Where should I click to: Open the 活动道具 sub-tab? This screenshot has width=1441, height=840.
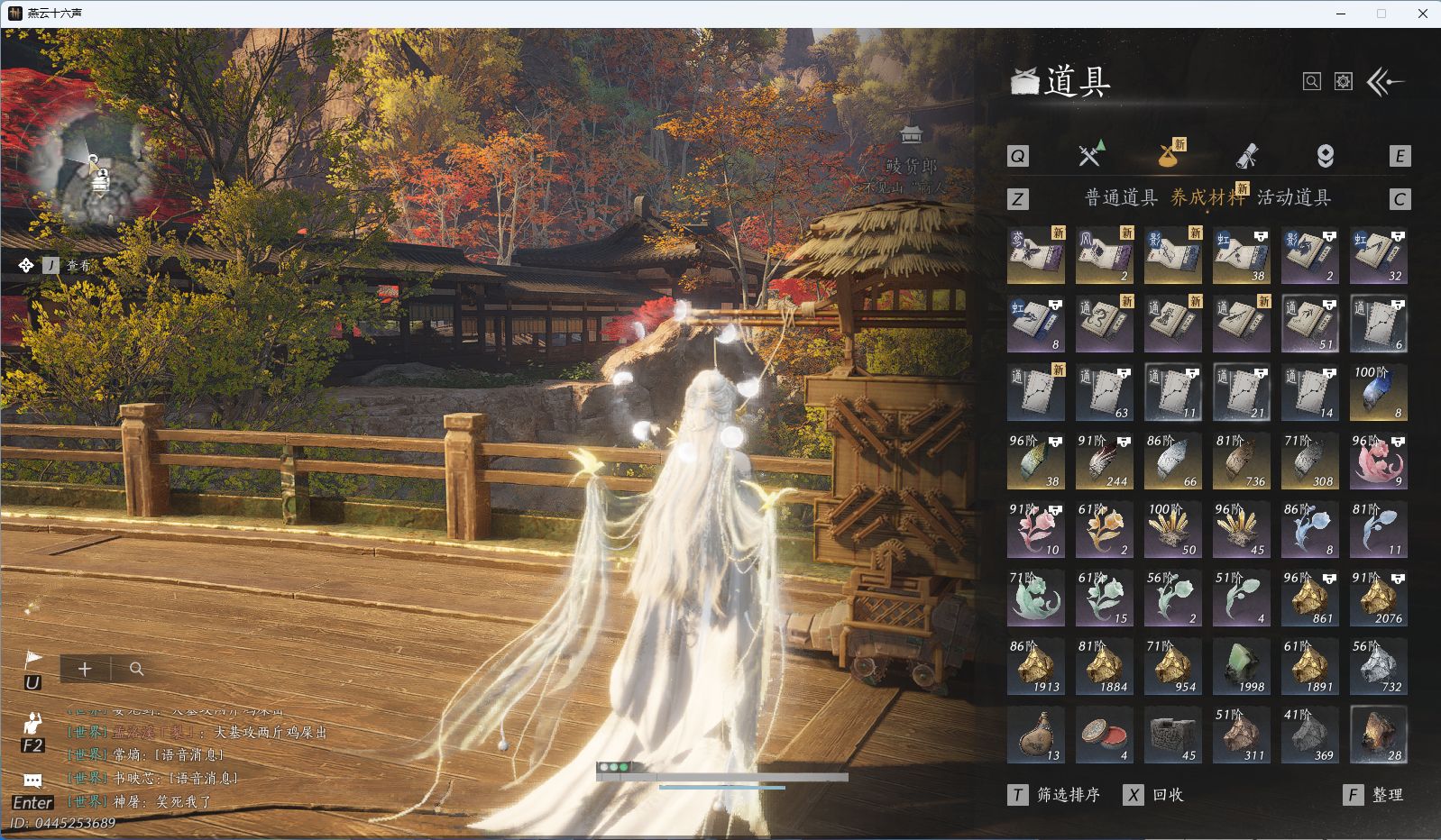[x=1294, y=198]
